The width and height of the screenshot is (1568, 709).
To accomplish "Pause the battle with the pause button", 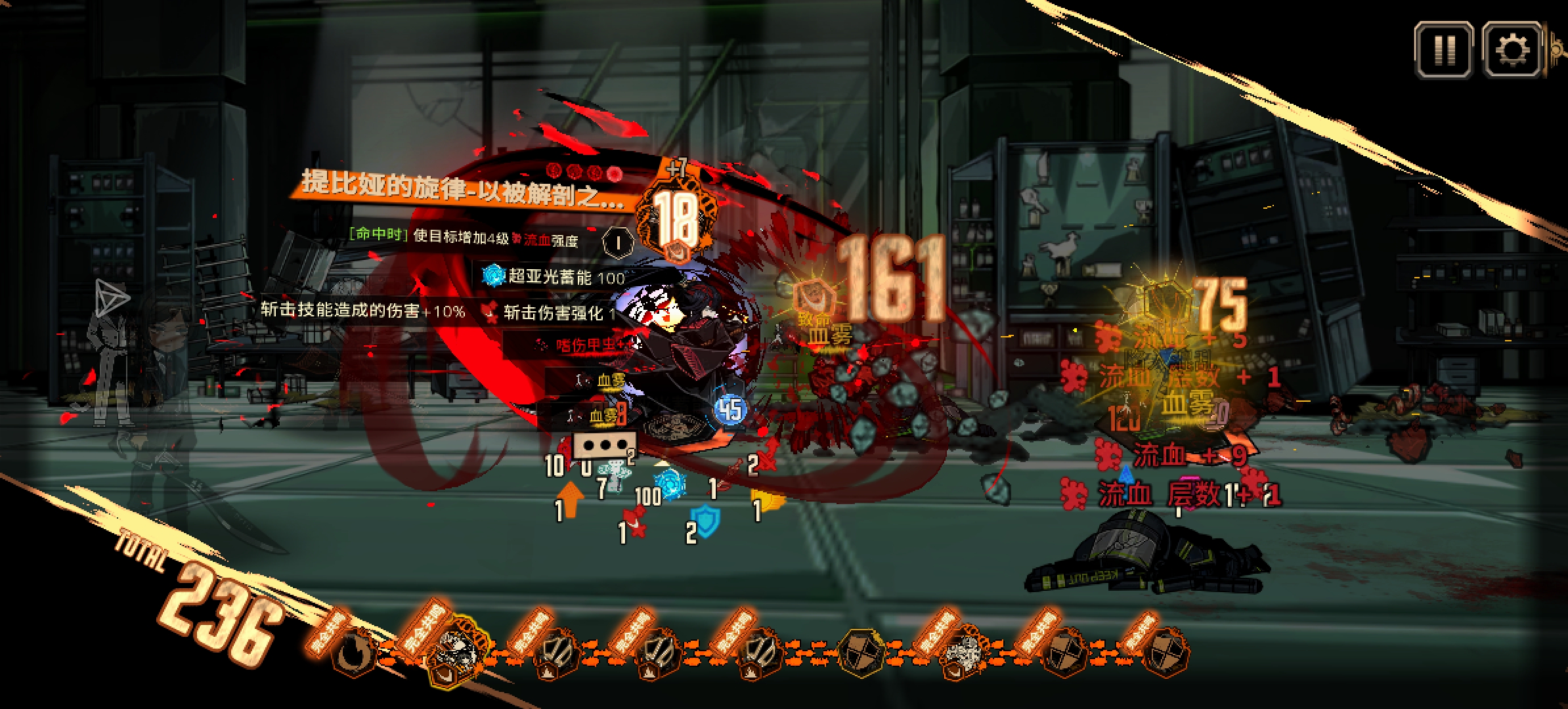I will click(1444, 50).
